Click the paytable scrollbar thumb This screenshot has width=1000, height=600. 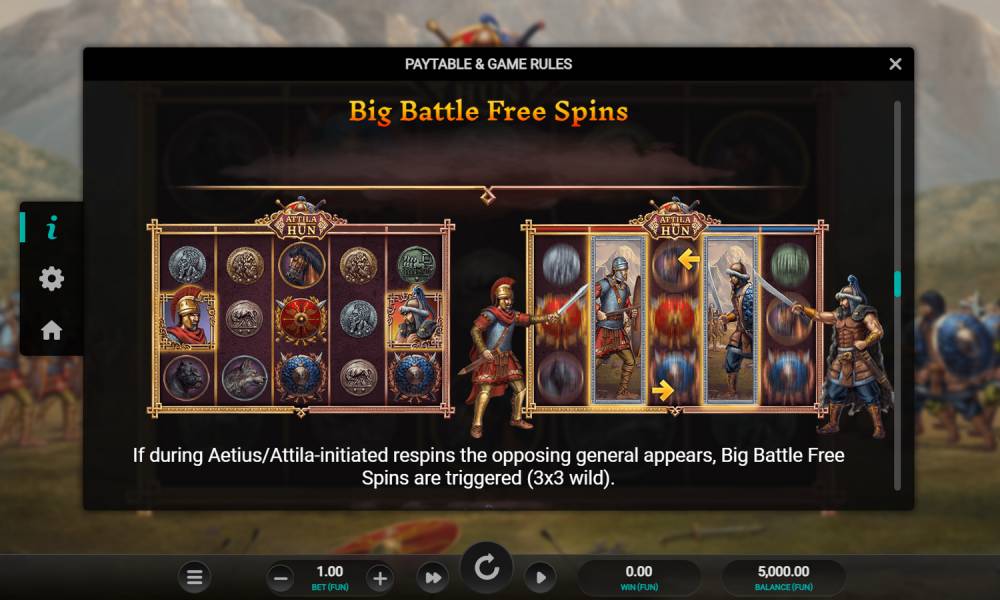click(x=897, y=284)
